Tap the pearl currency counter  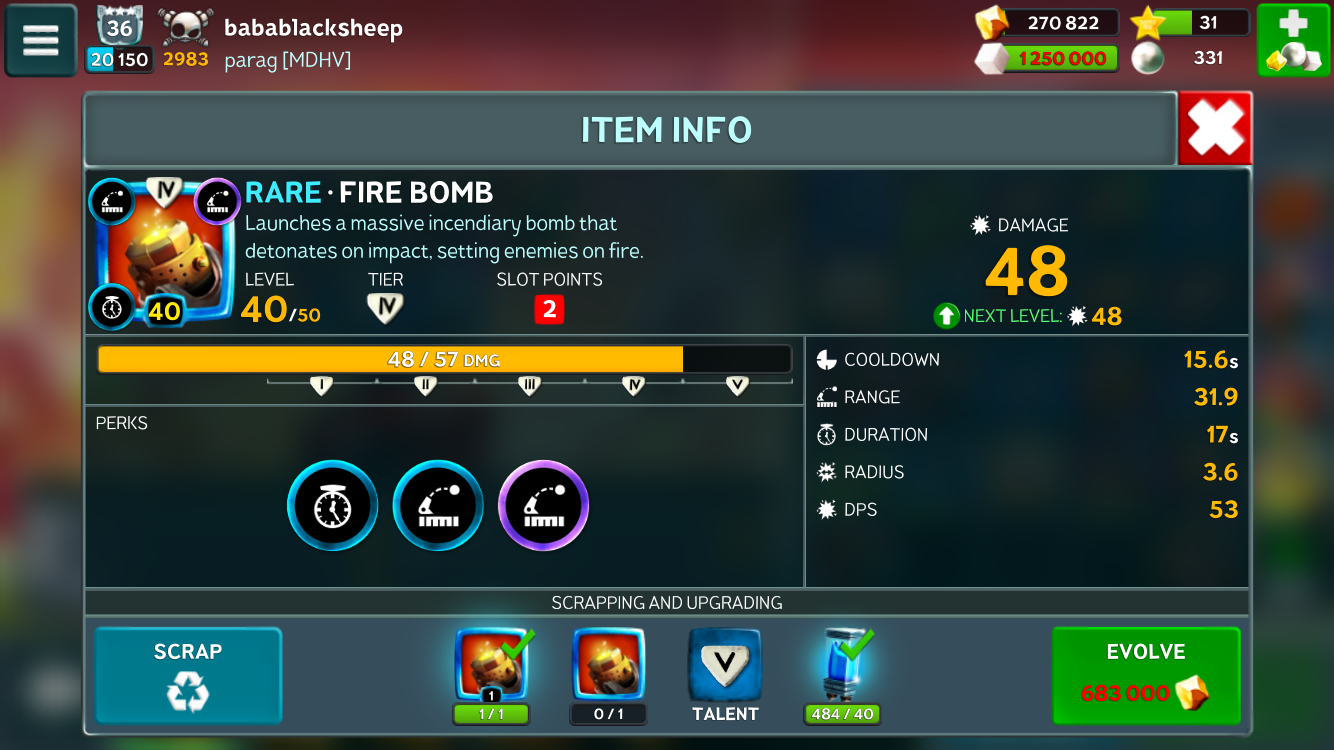click(1190, 58)
